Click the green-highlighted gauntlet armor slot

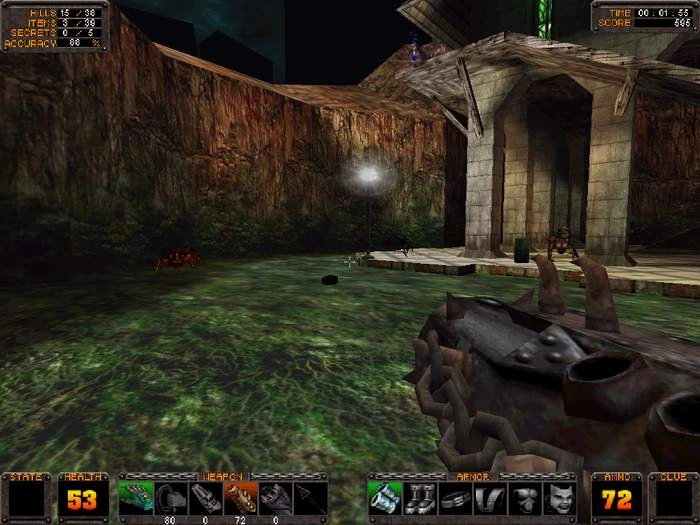tap(385, 497)
